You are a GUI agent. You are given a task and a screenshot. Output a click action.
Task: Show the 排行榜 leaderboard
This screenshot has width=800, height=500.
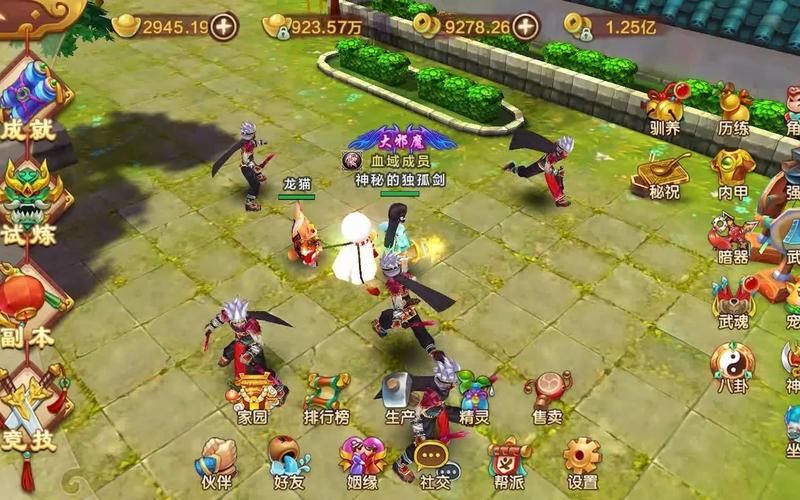pyautogui.click(x=327, y=397)
